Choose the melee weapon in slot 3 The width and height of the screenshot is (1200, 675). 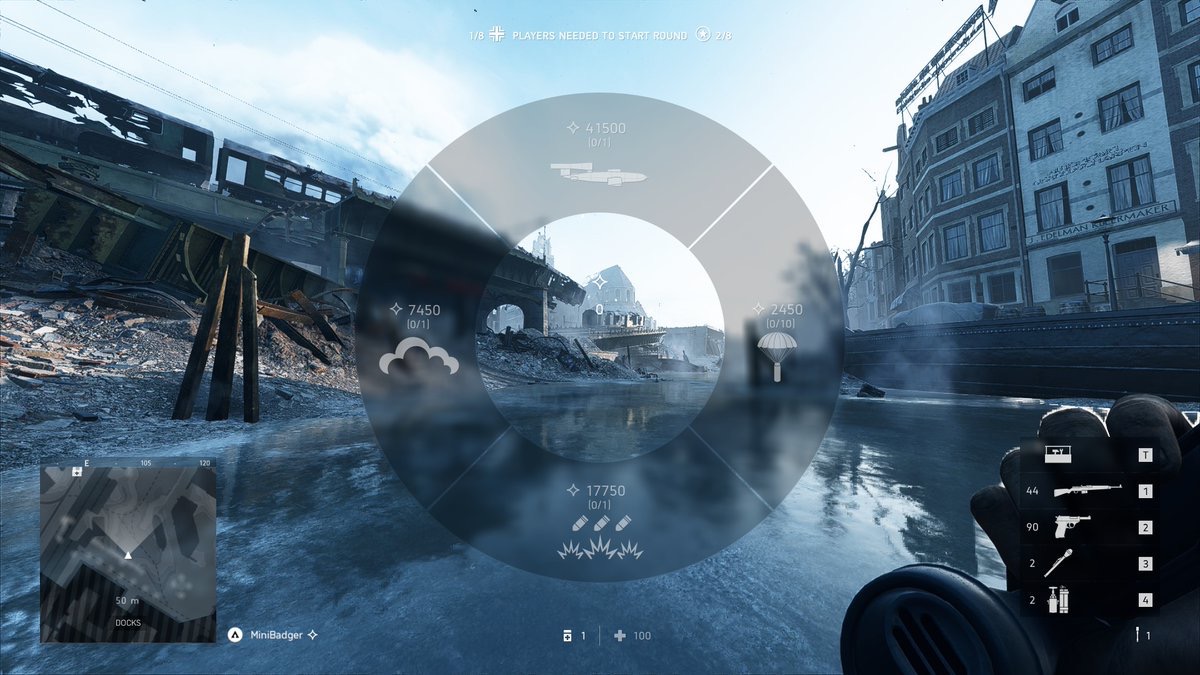point(1086,564)
